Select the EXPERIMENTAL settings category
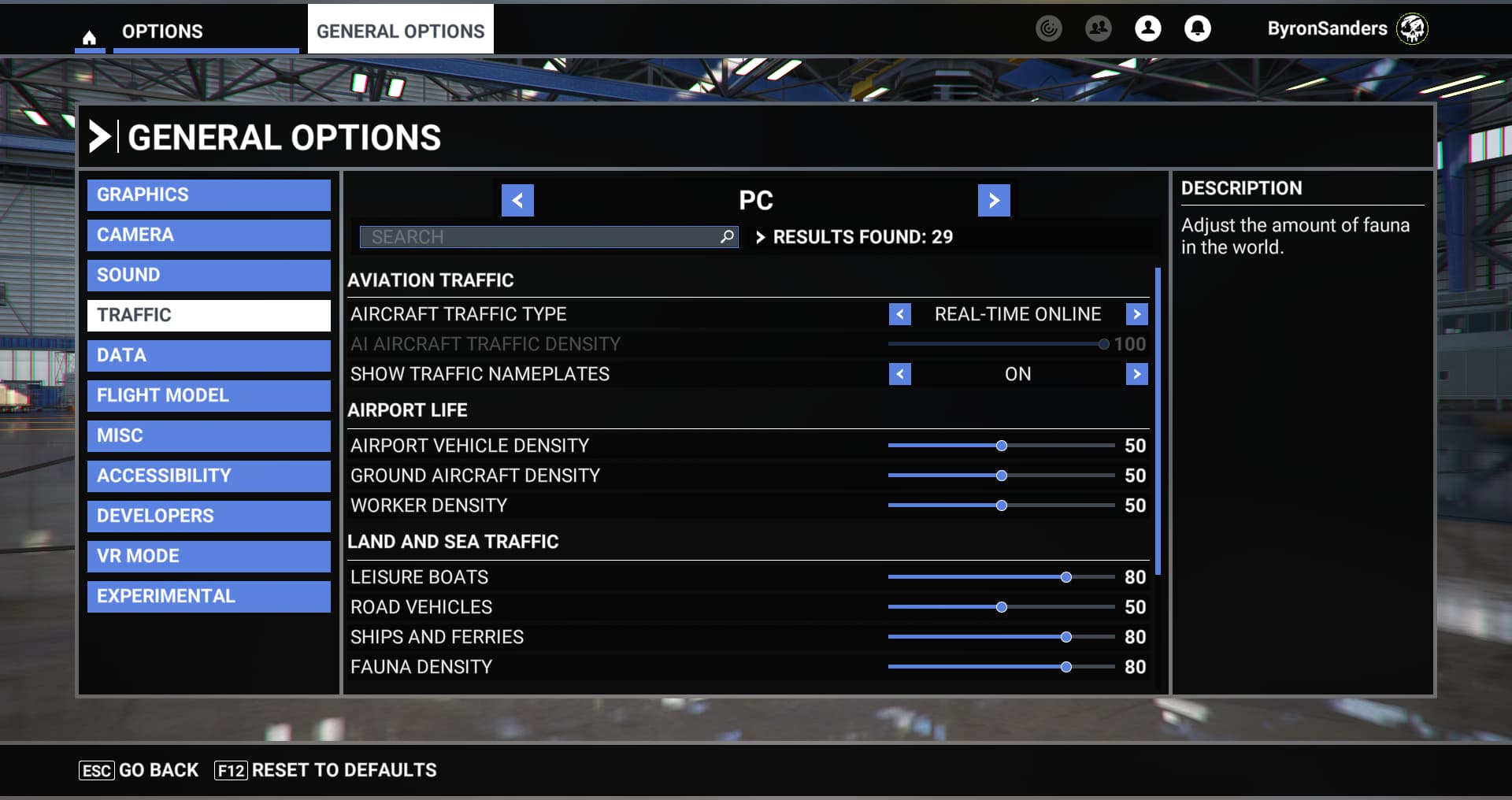The image size is (1512, 800). (208, 596)
